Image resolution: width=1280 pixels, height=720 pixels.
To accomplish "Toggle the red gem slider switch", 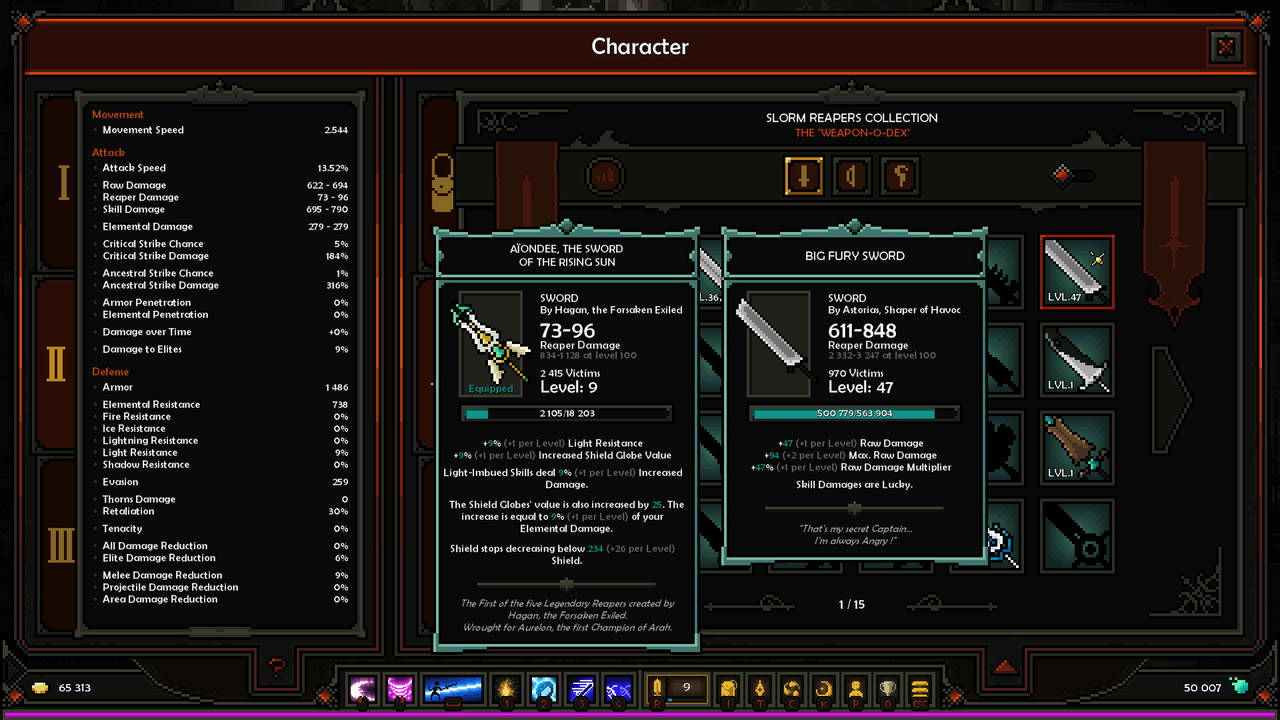I will (1073, 176).
